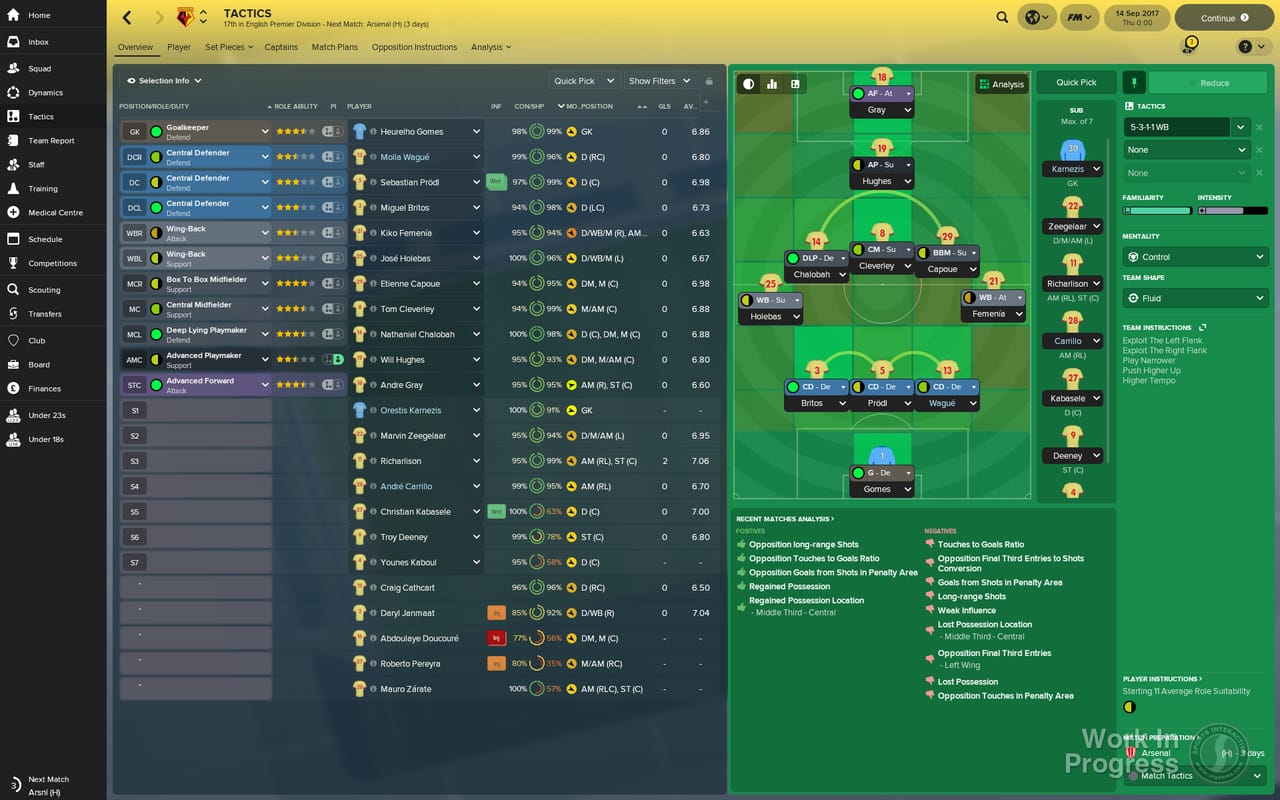The height and width of the screenshot is (800, 1280).
Task: Click the Inbox icon in the sidebar
Action: [x=12, y=42]
